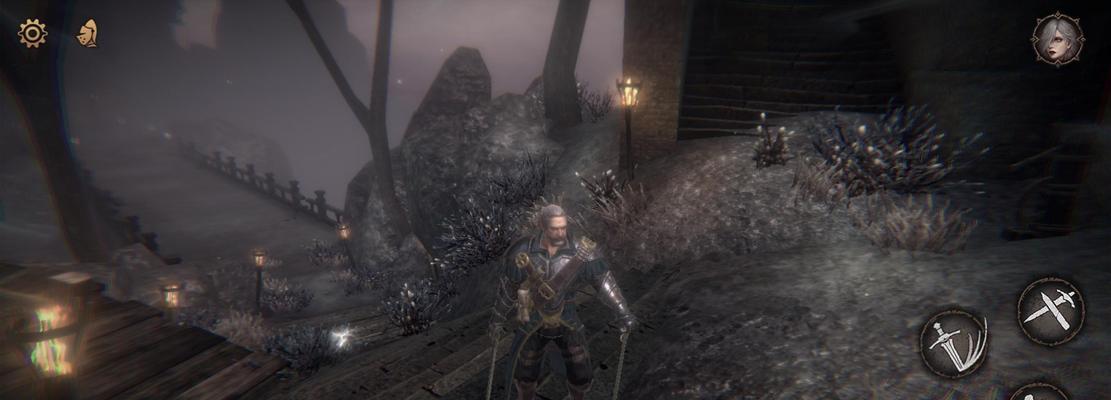The width and height of the screenshot is (1111, 400).
Task: Tap the partly visible round button at bottom edge
Action: click(x=1037, y=392)
